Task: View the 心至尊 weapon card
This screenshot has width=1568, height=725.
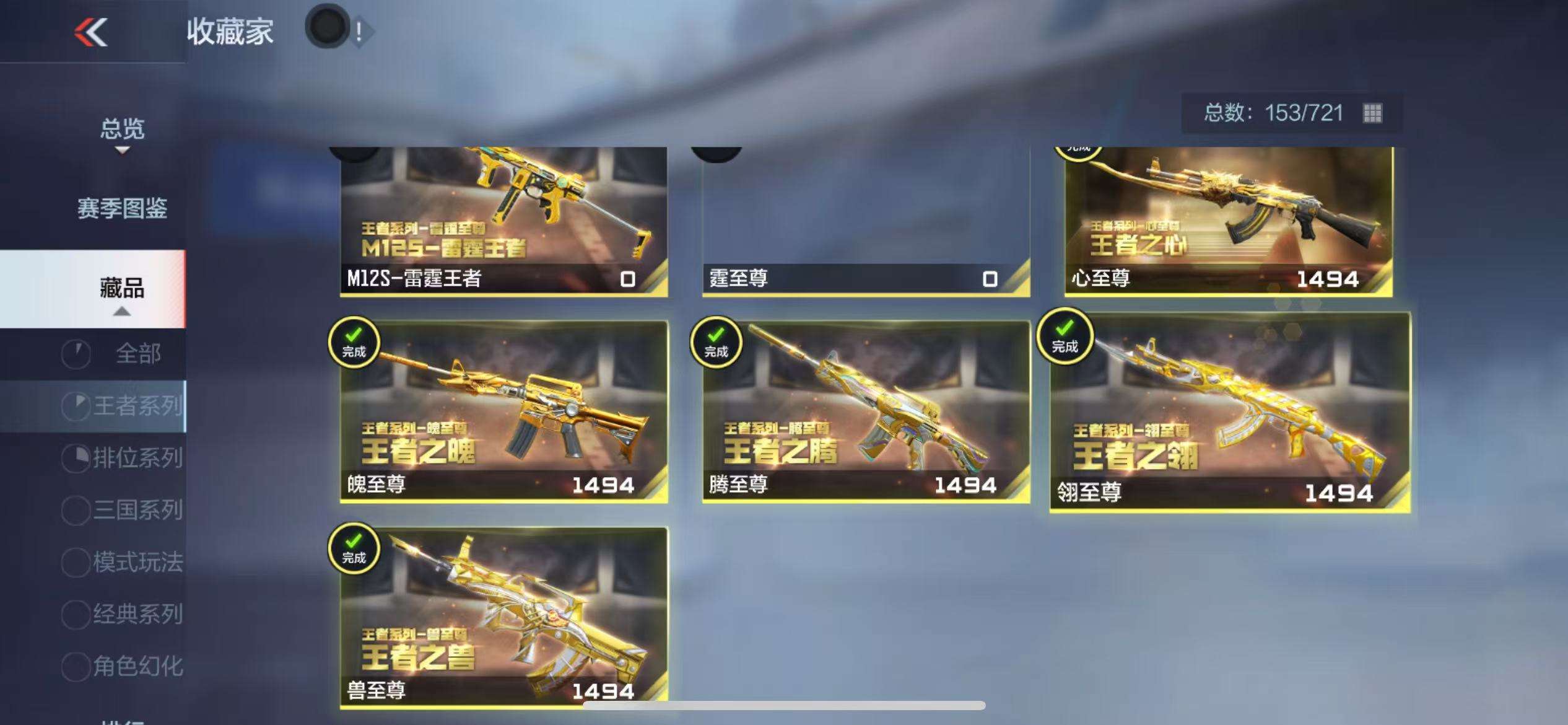Action: [x=1228, y=221]
